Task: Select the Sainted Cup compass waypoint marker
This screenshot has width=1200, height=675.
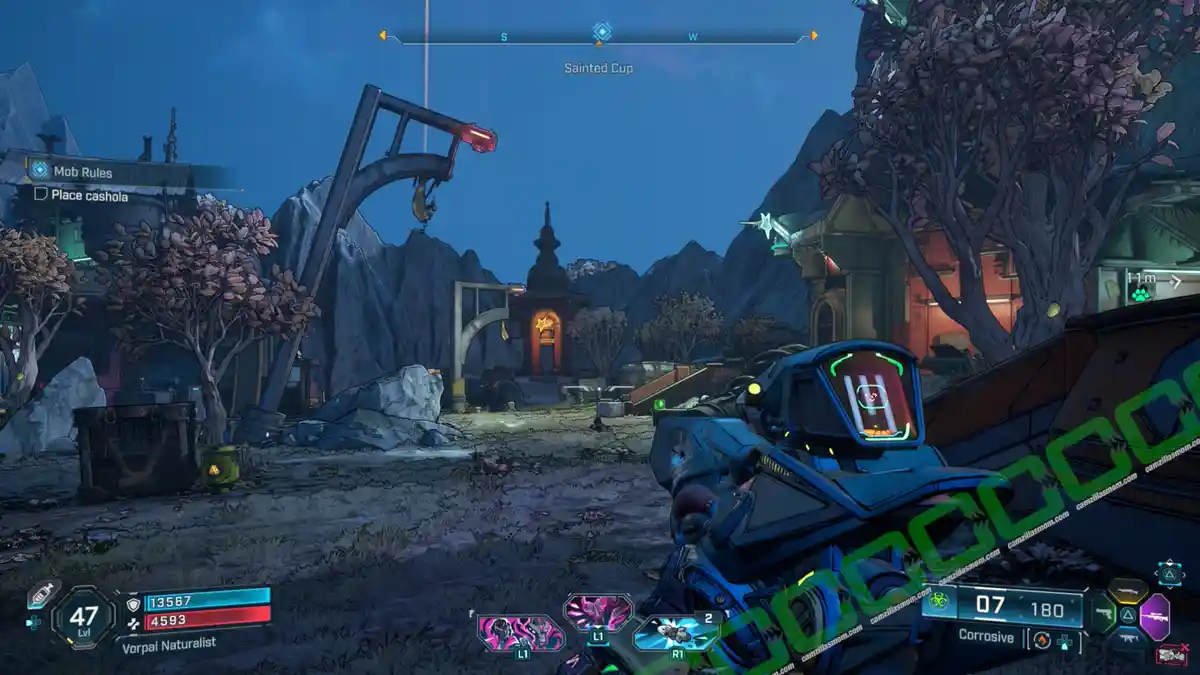Action: pyautogui.click(x=602, y=32)
